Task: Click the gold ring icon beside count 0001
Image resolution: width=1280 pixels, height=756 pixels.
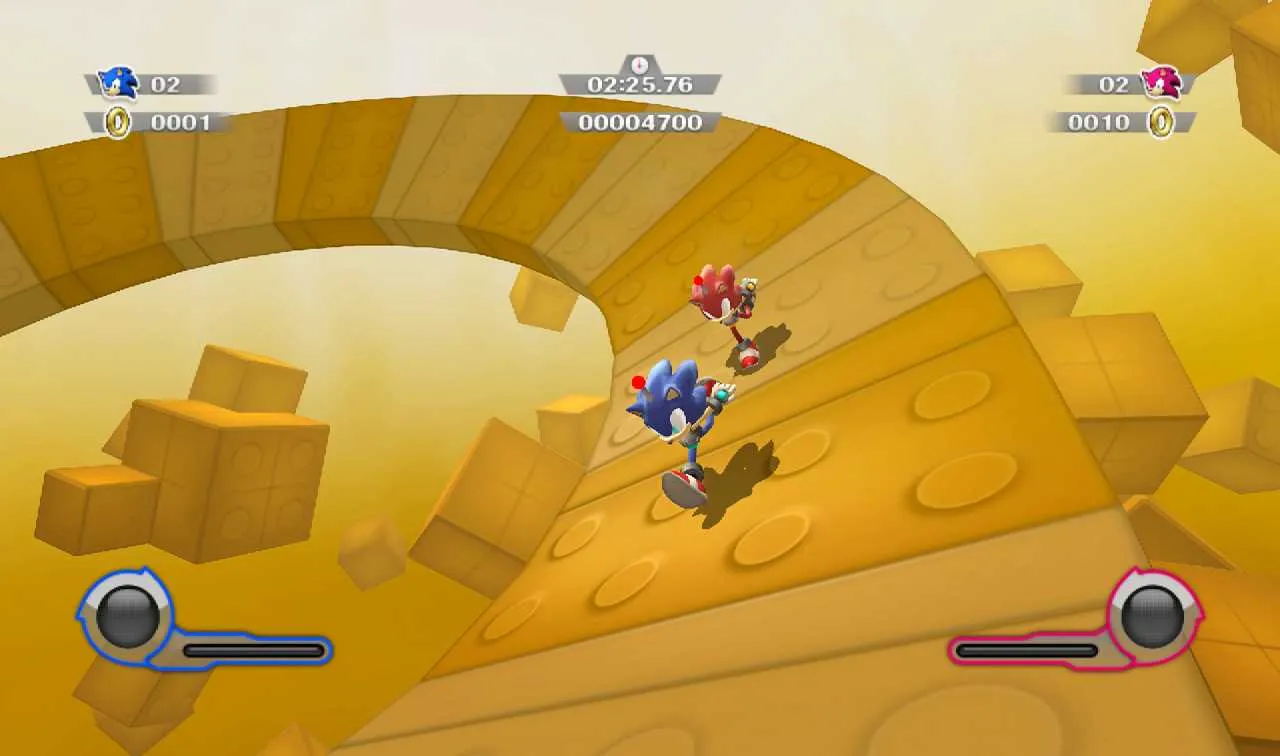Action: pyautogui.click(x=119, y=123)
